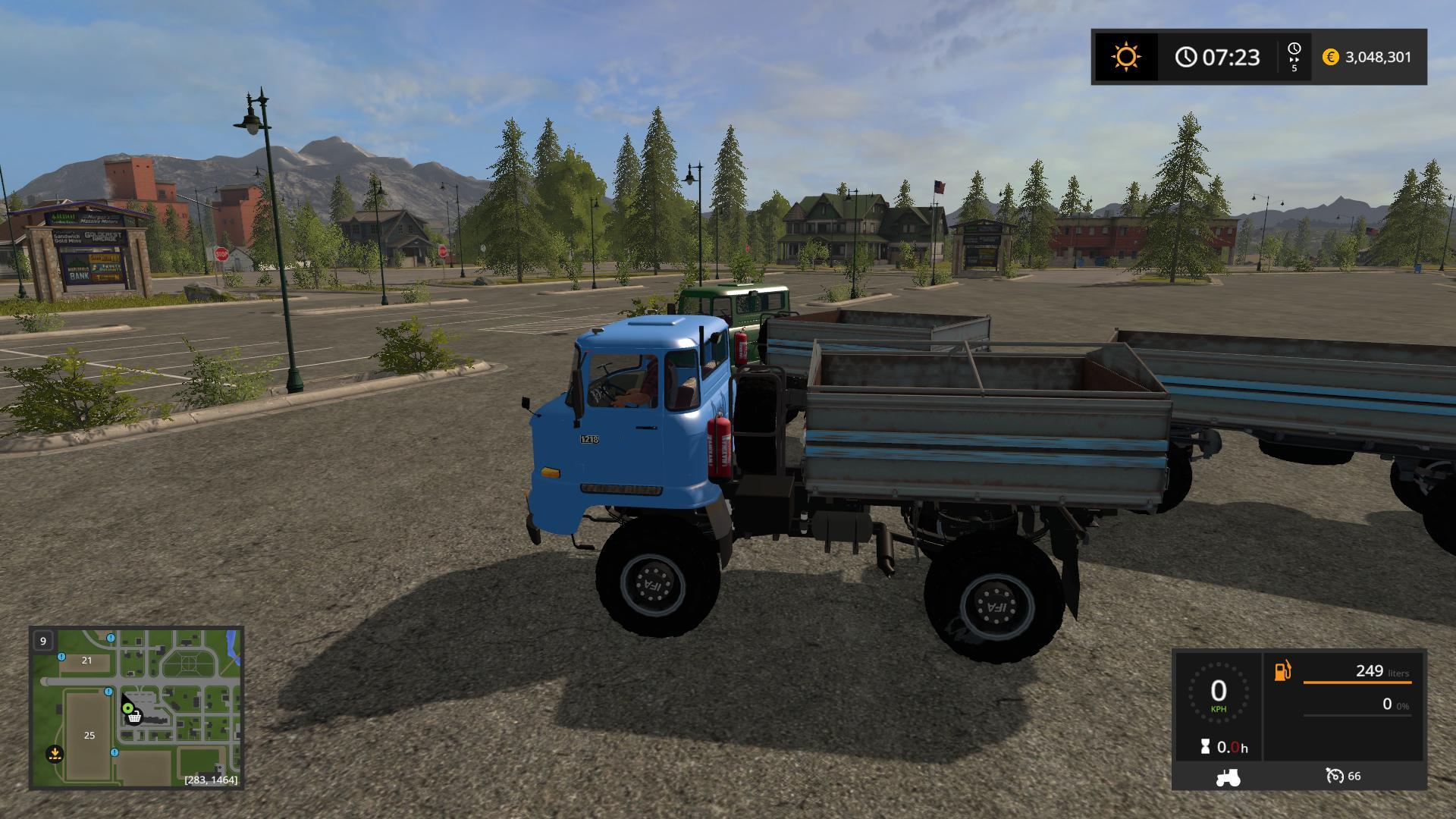Select field 25 on the minimap
Screen dimensions: 1456x819
click(x=89, y=735)
